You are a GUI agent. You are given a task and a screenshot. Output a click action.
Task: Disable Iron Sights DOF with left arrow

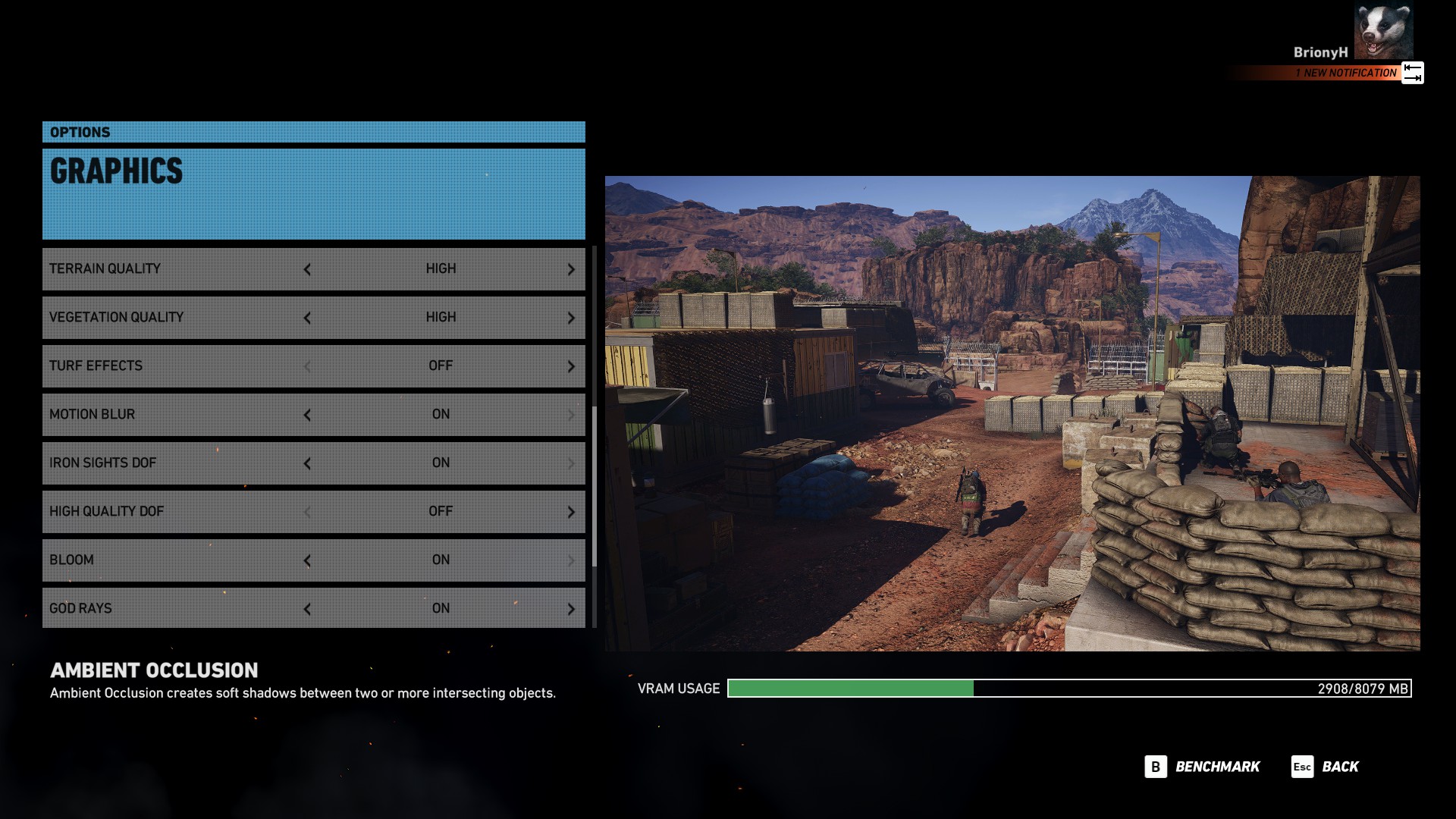[x=307, y=463]
